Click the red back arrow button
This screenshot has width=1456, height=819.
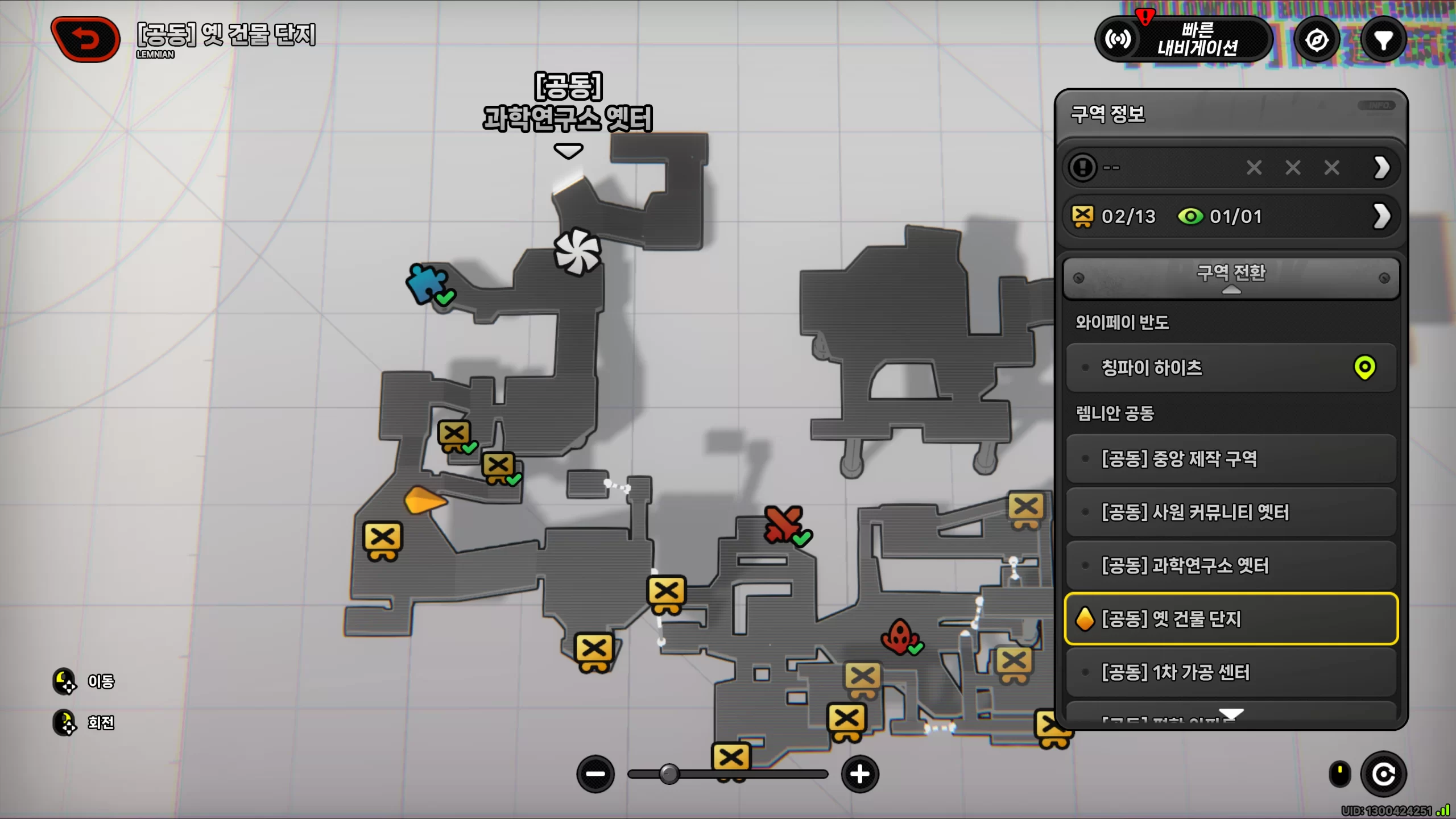click(86, 40)
